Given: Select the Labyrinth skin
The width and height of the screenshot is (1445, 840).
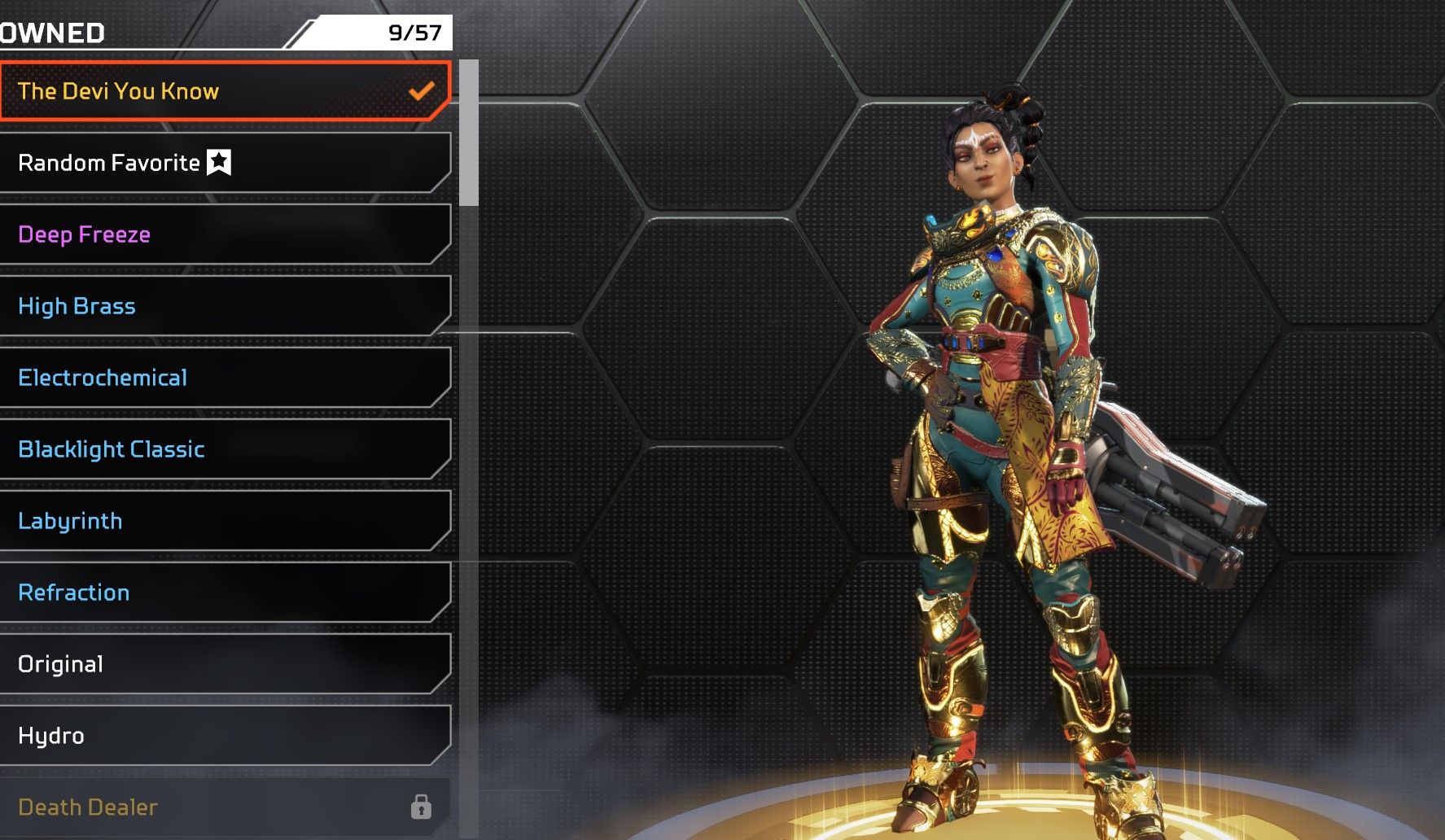Looking at the screenshot, I should click(x=224, y=521).
